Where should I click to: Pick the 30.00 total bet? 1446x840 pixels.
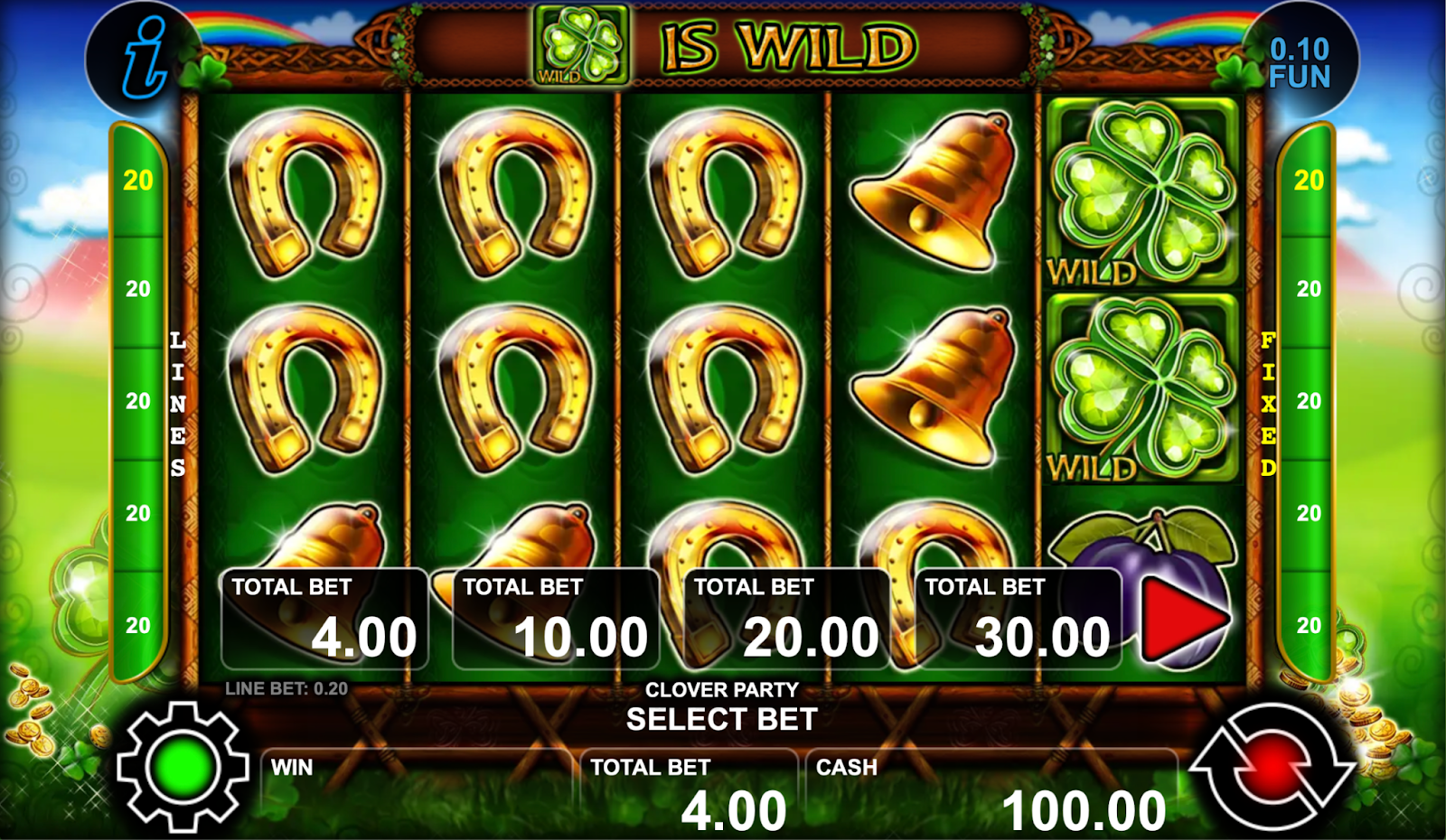click(x=1018, y=620)
